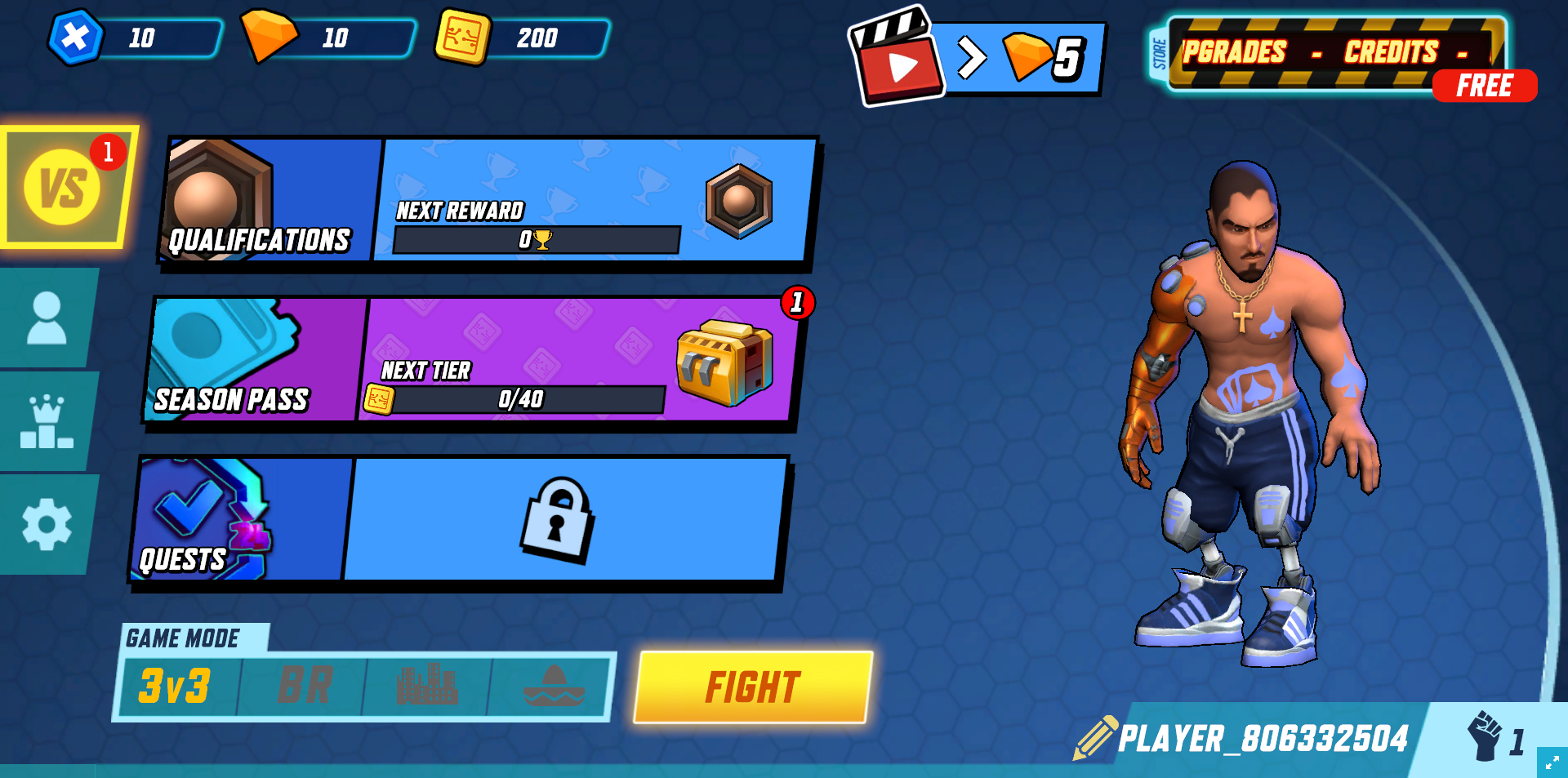Open the Qualifications panel
Viewport: 1568px width, 778px height.
pos(269,201)
